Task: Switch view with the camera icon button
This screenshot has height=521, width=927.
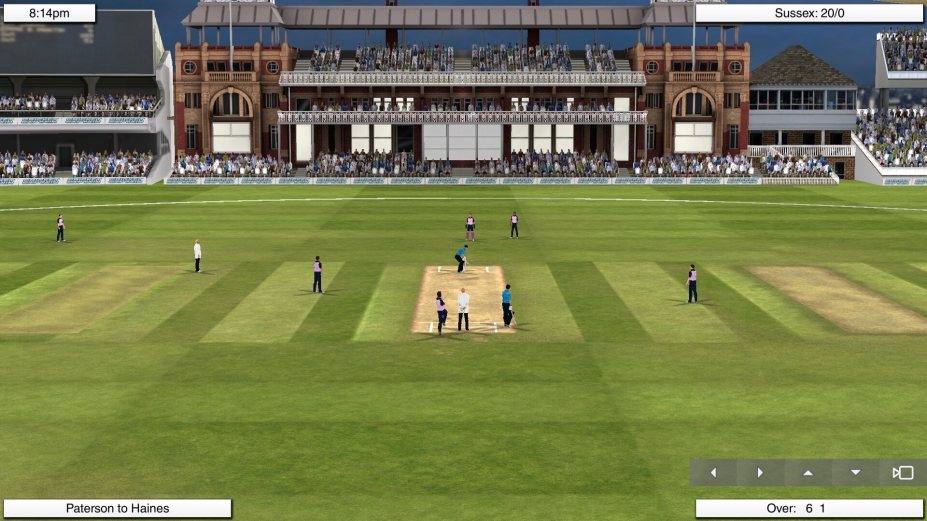Action: [903, 473]
